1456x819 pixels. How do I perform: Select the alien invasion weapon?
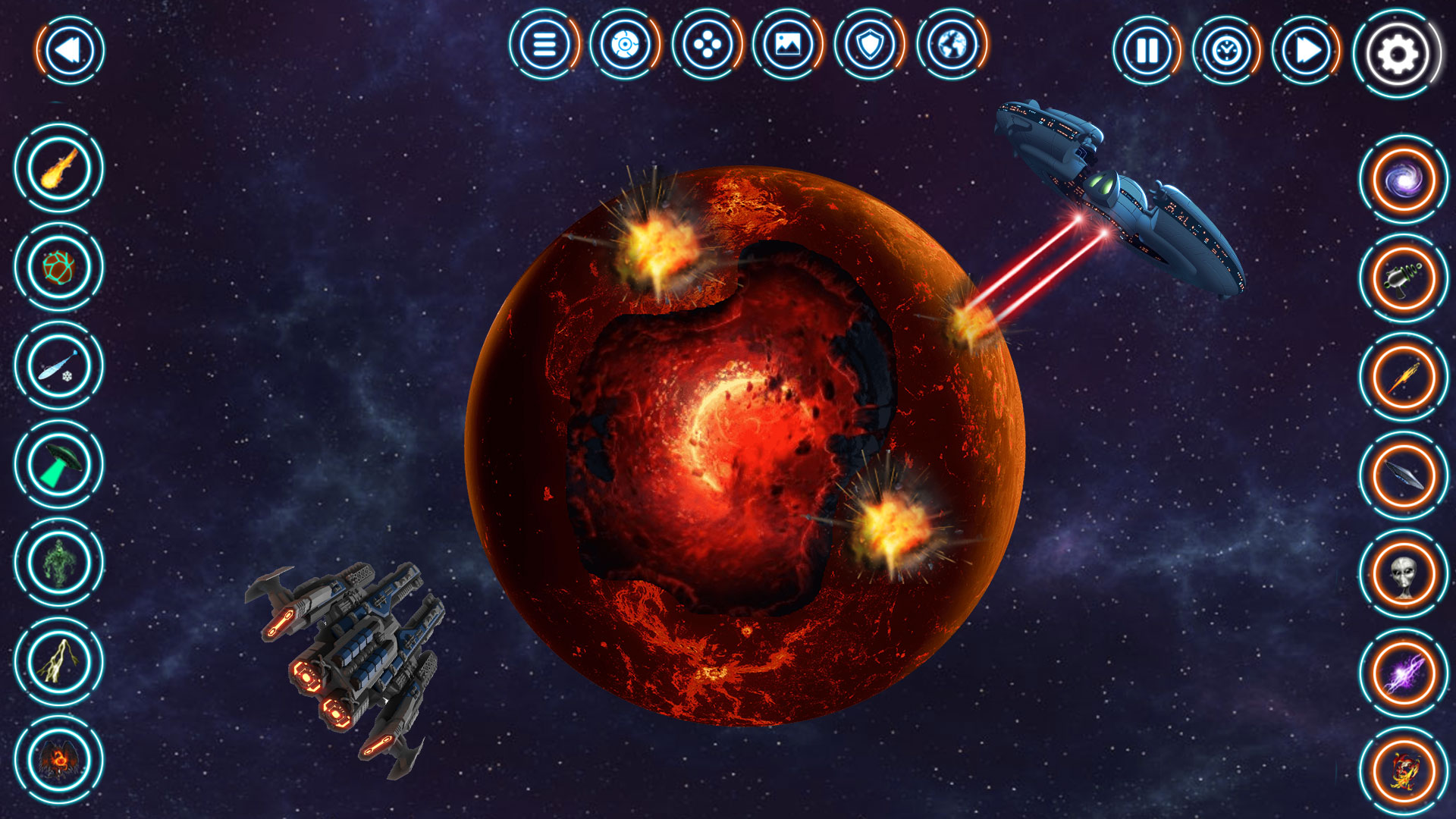coord(1403,573)
